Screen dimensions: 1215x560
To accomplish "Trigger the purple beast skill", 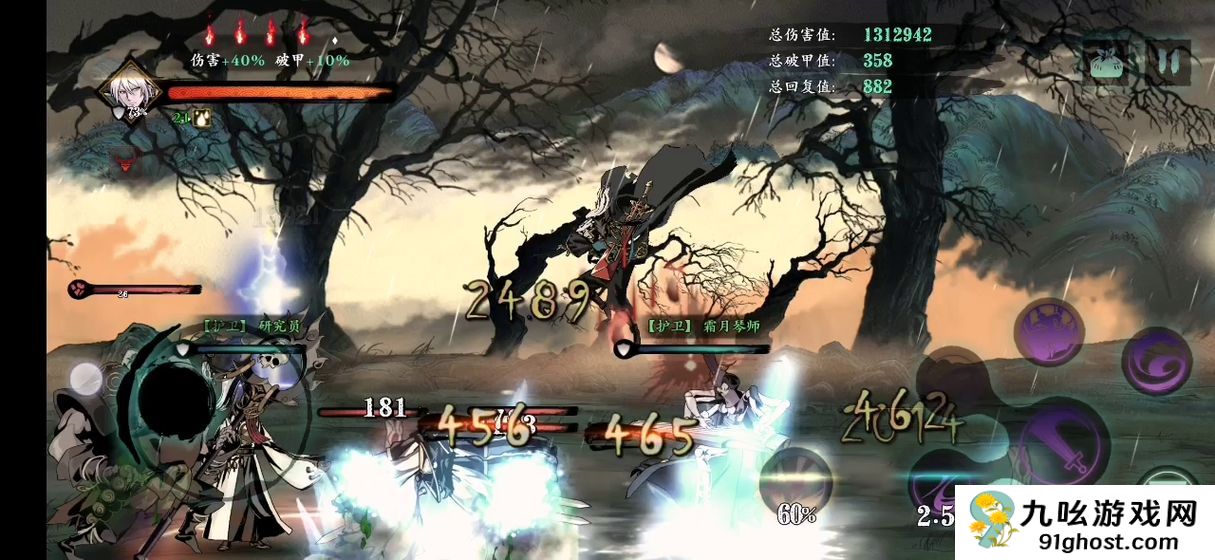I will click(1049, 331).
